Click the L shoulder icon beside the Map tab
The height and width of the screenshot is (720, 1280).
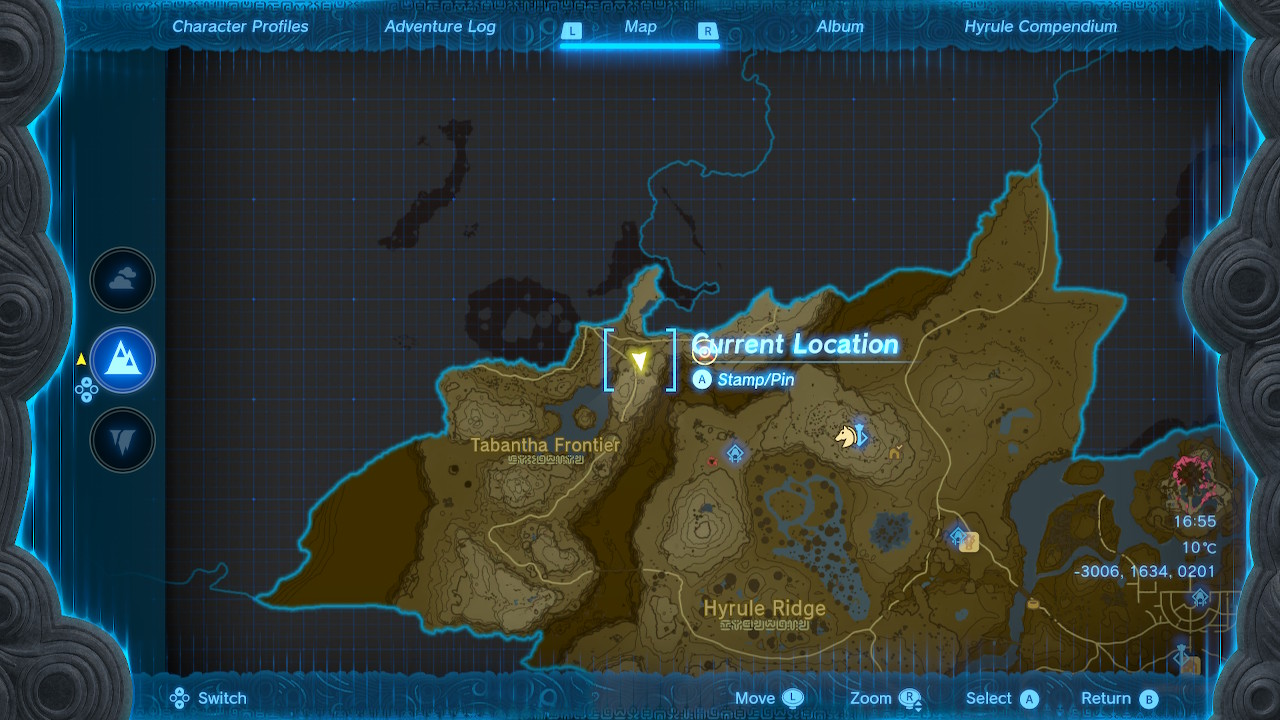[x=572, y=31]
